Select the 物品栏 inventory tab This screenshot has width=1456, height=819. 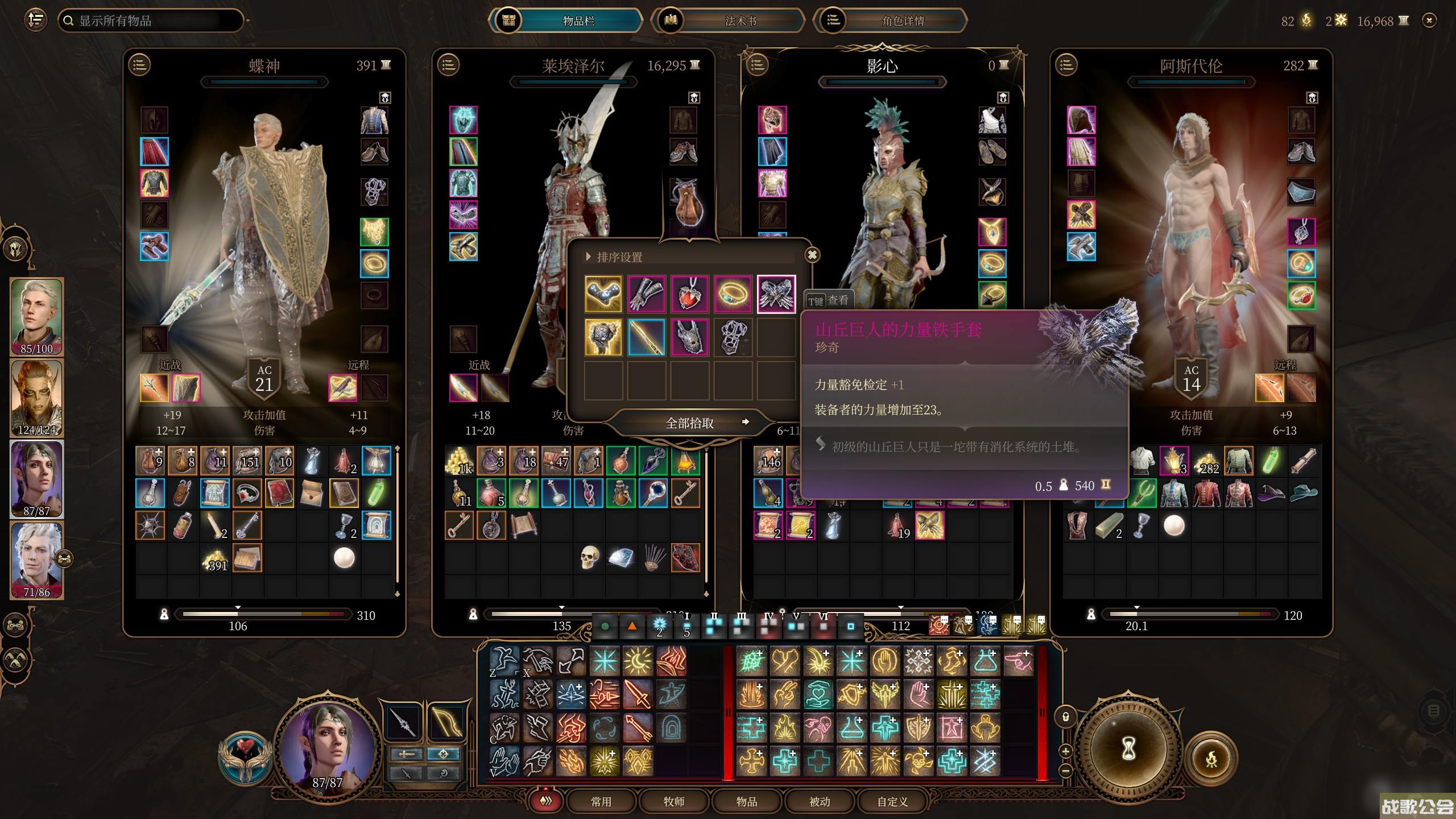578,21
